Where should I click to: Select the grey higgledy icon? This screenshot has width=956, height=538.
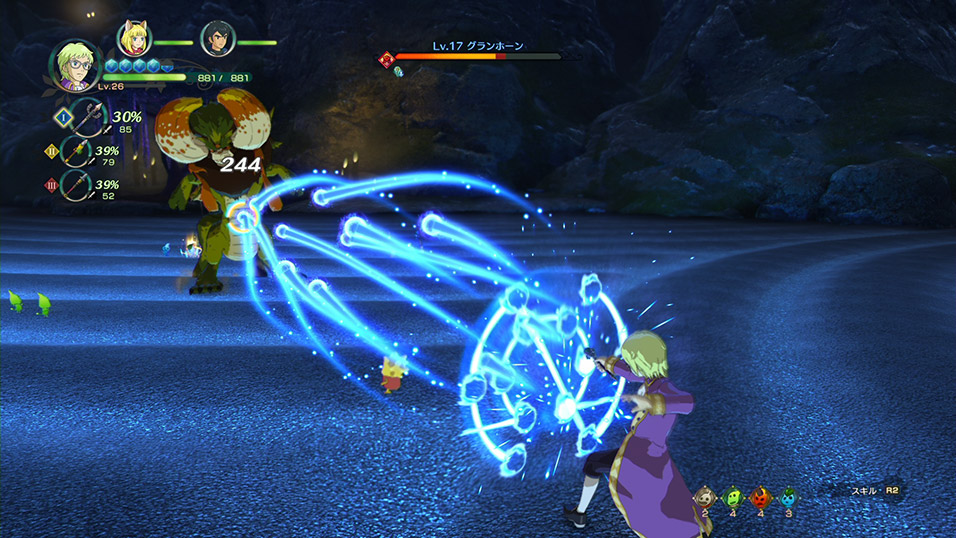pyautogui.click(x=705, y=497)
